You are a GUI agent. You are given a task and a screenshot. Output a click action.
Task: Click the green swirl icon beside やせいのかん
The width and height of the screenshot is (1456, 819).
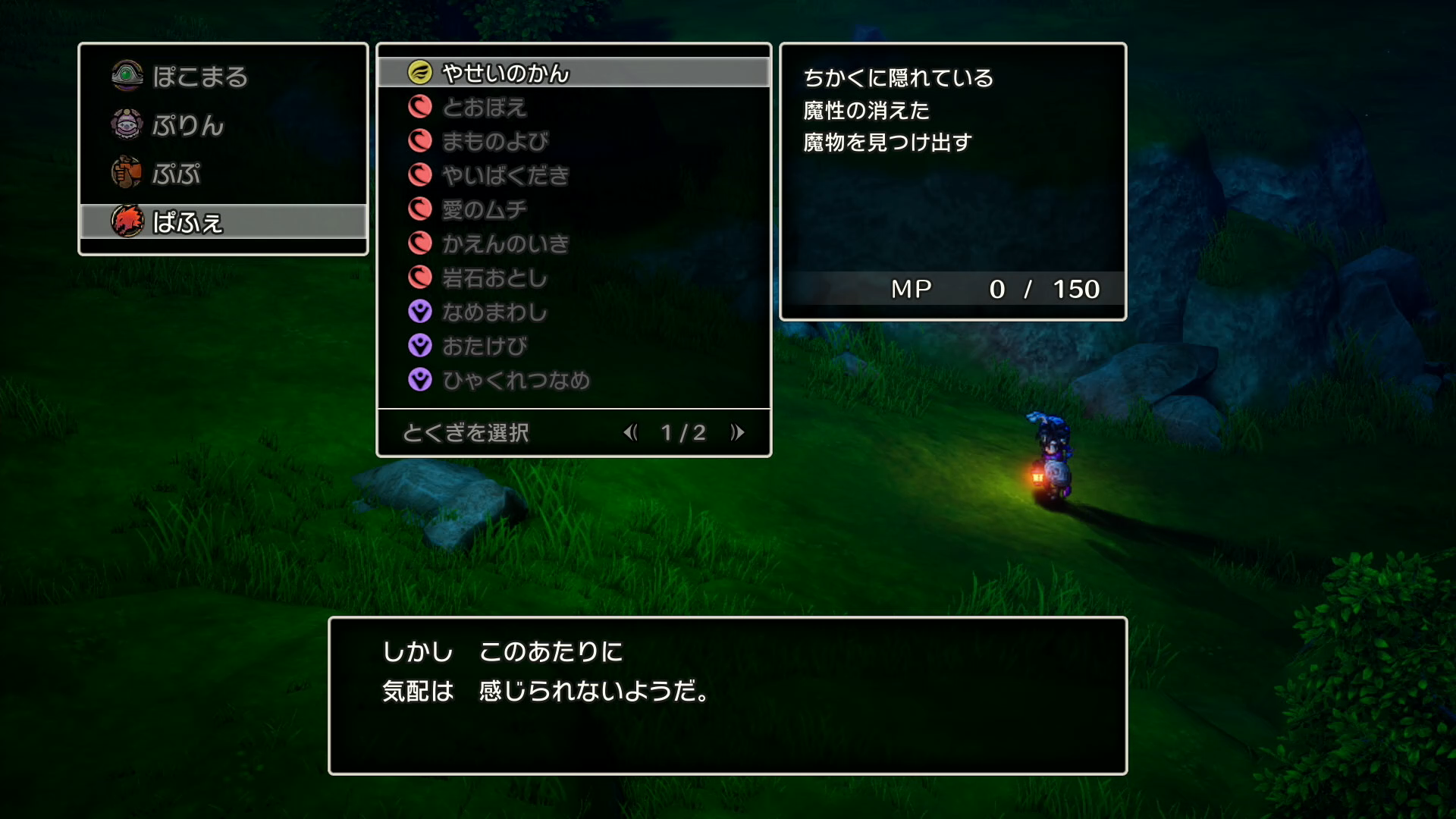pos(419,74)
